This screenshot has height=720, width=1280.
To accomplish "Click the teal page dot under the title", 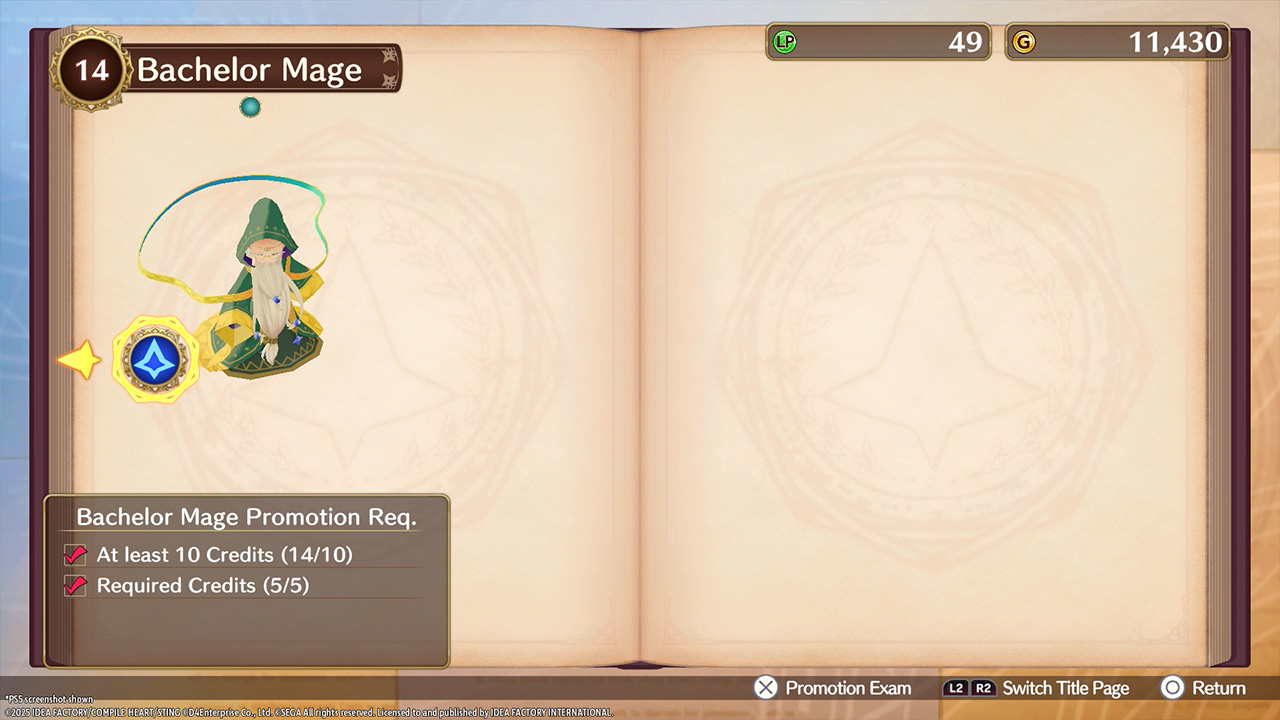I will tap(250, 107).
